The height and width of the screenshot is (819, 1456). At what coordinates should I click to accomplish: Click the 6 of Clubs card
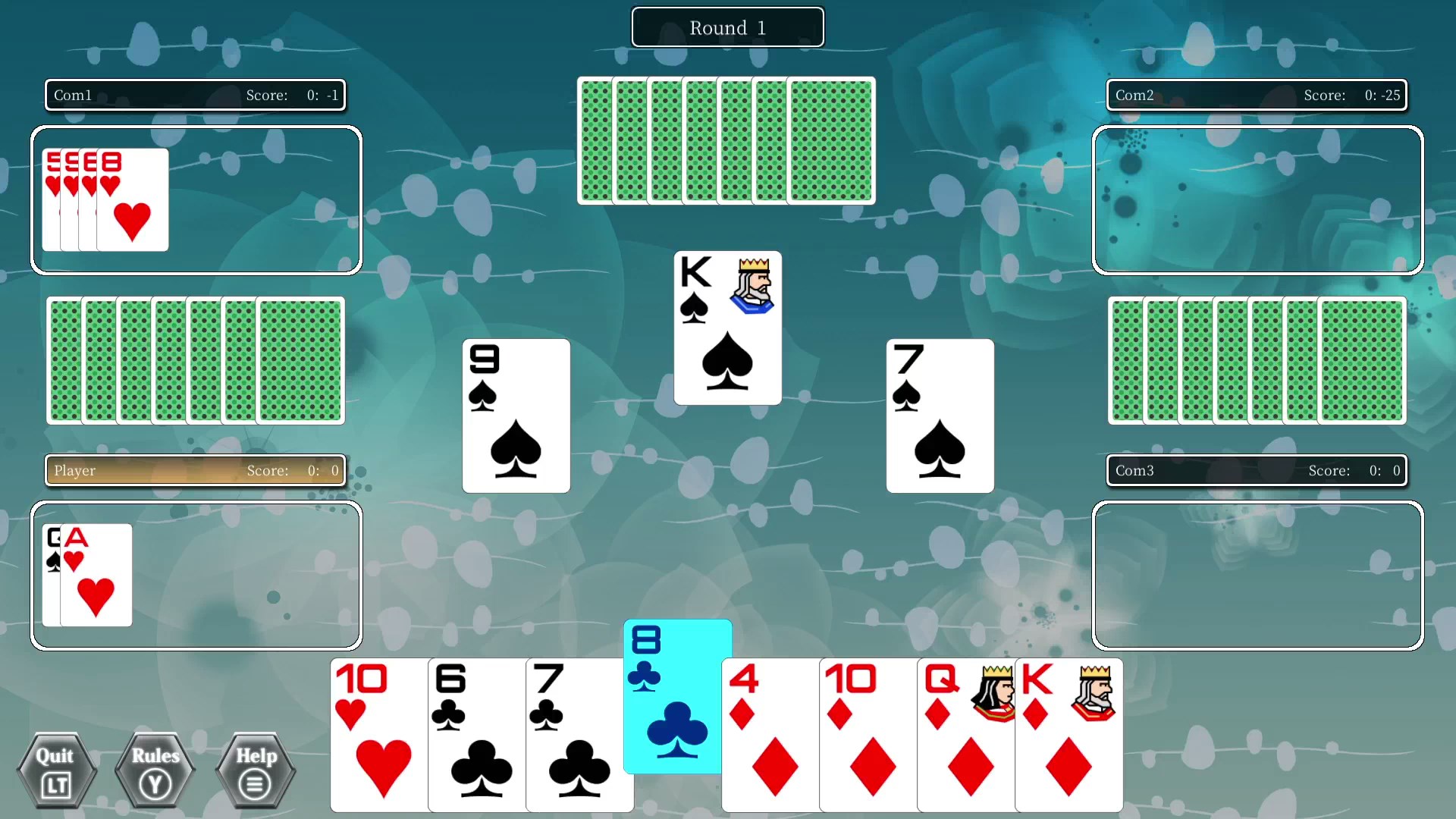pos(476,736)
